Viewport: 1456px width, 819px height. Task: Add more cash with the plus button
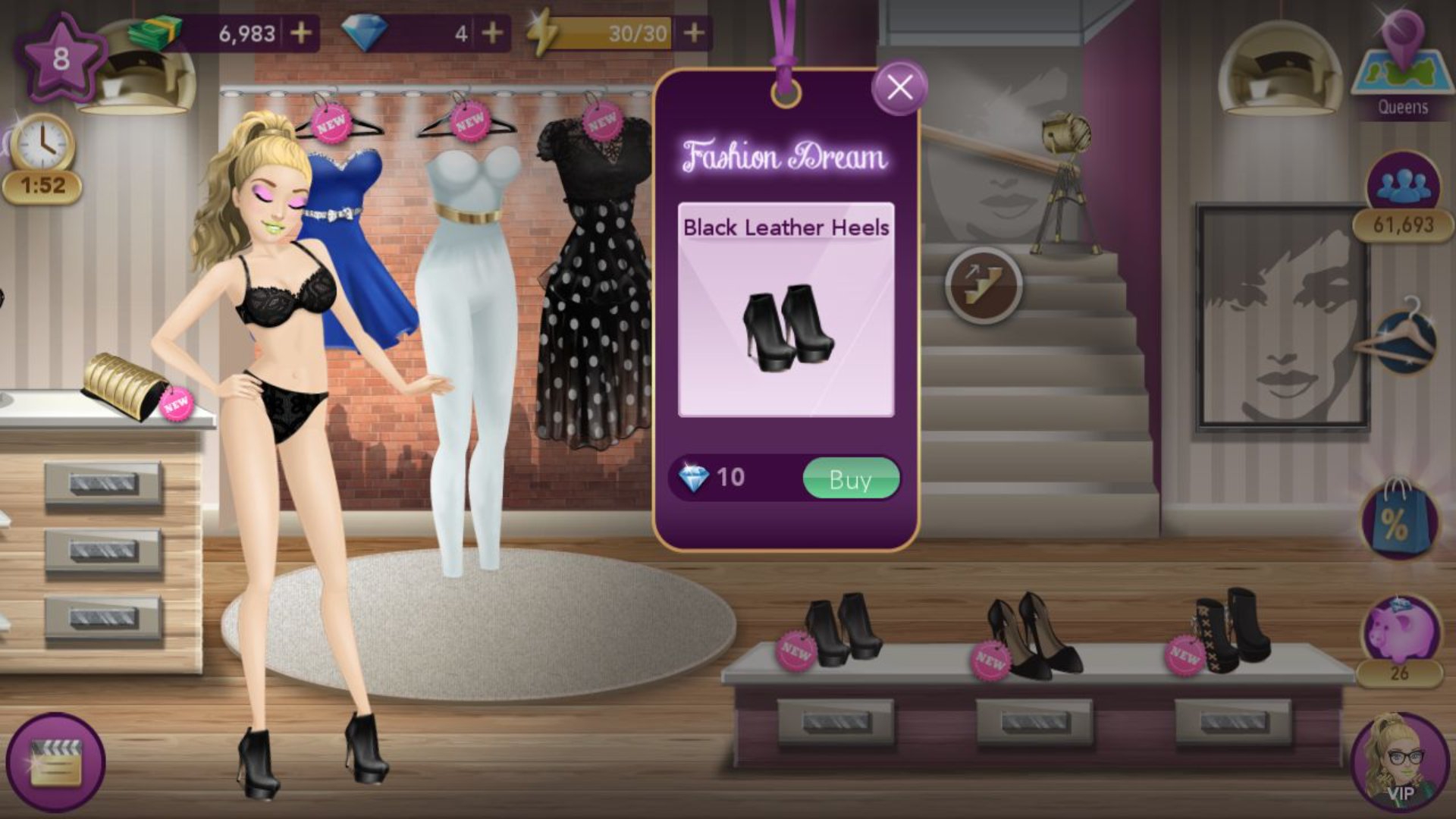click(x=301, y=33)
